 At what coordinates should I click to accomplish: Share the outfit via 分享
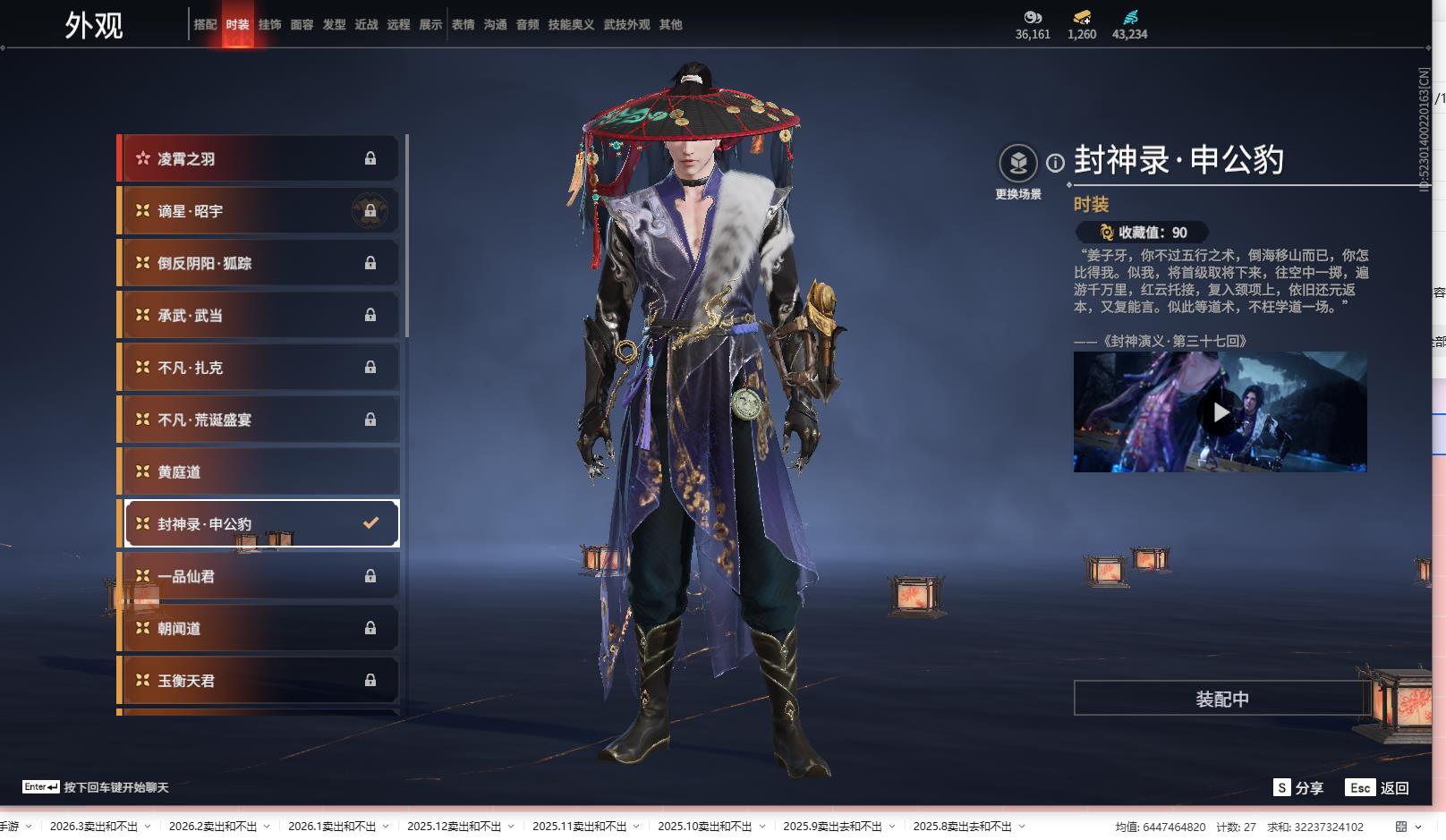click(x=1298, y=788)
